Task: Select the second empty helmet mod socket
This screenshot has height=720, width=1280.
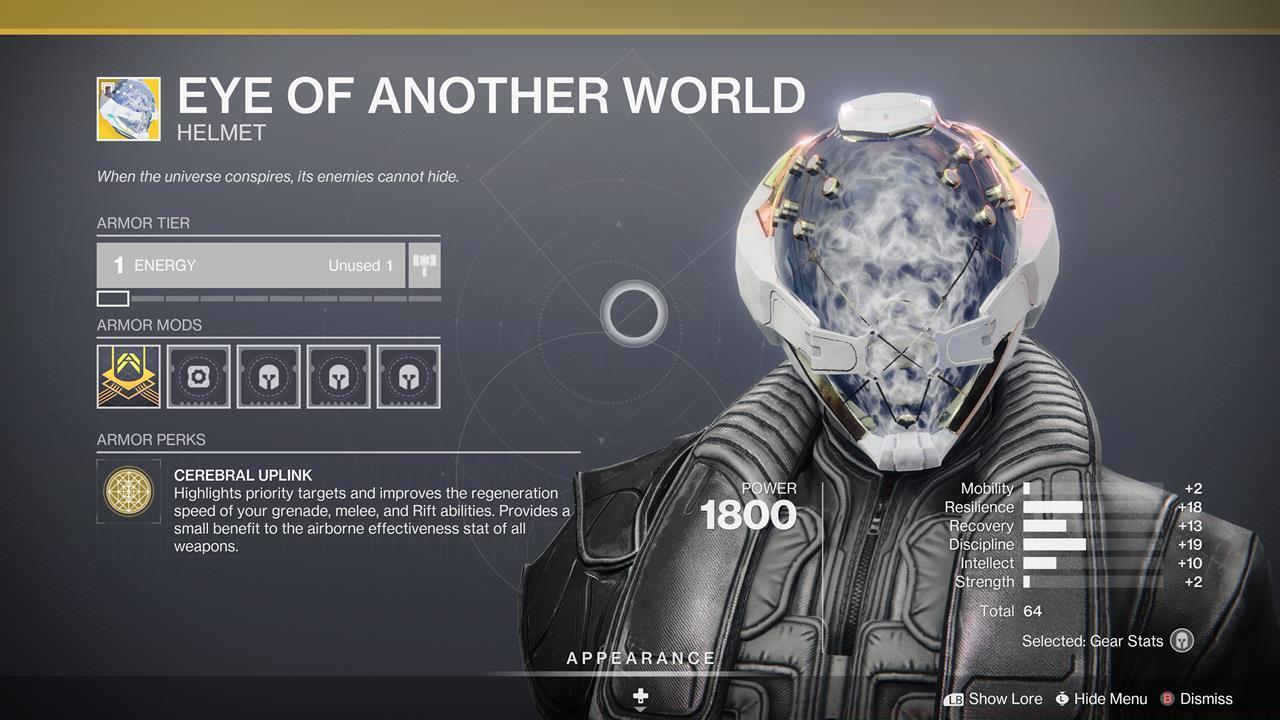Action: coord(338,376)
